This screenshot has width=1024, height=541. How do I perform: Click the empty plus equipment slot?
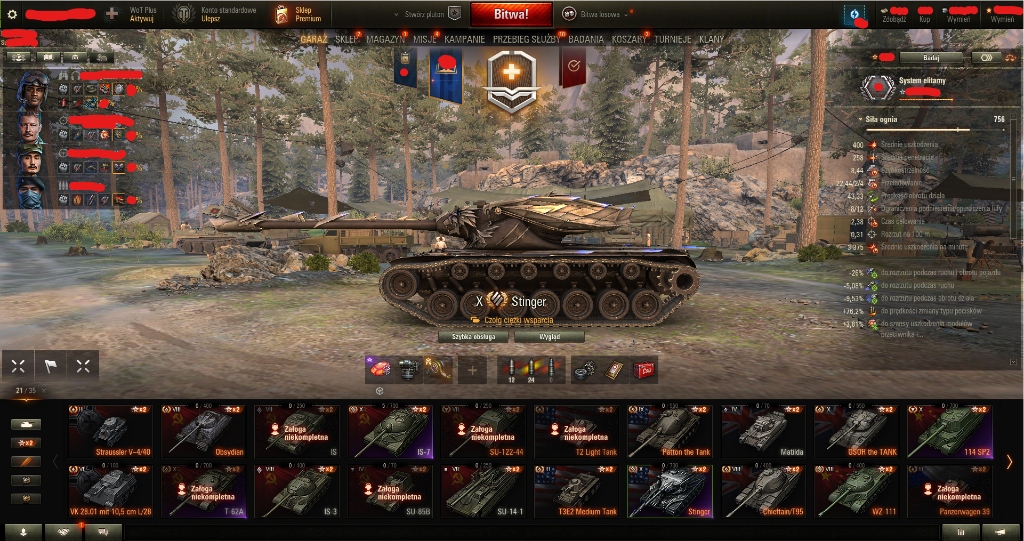[471, 369]
